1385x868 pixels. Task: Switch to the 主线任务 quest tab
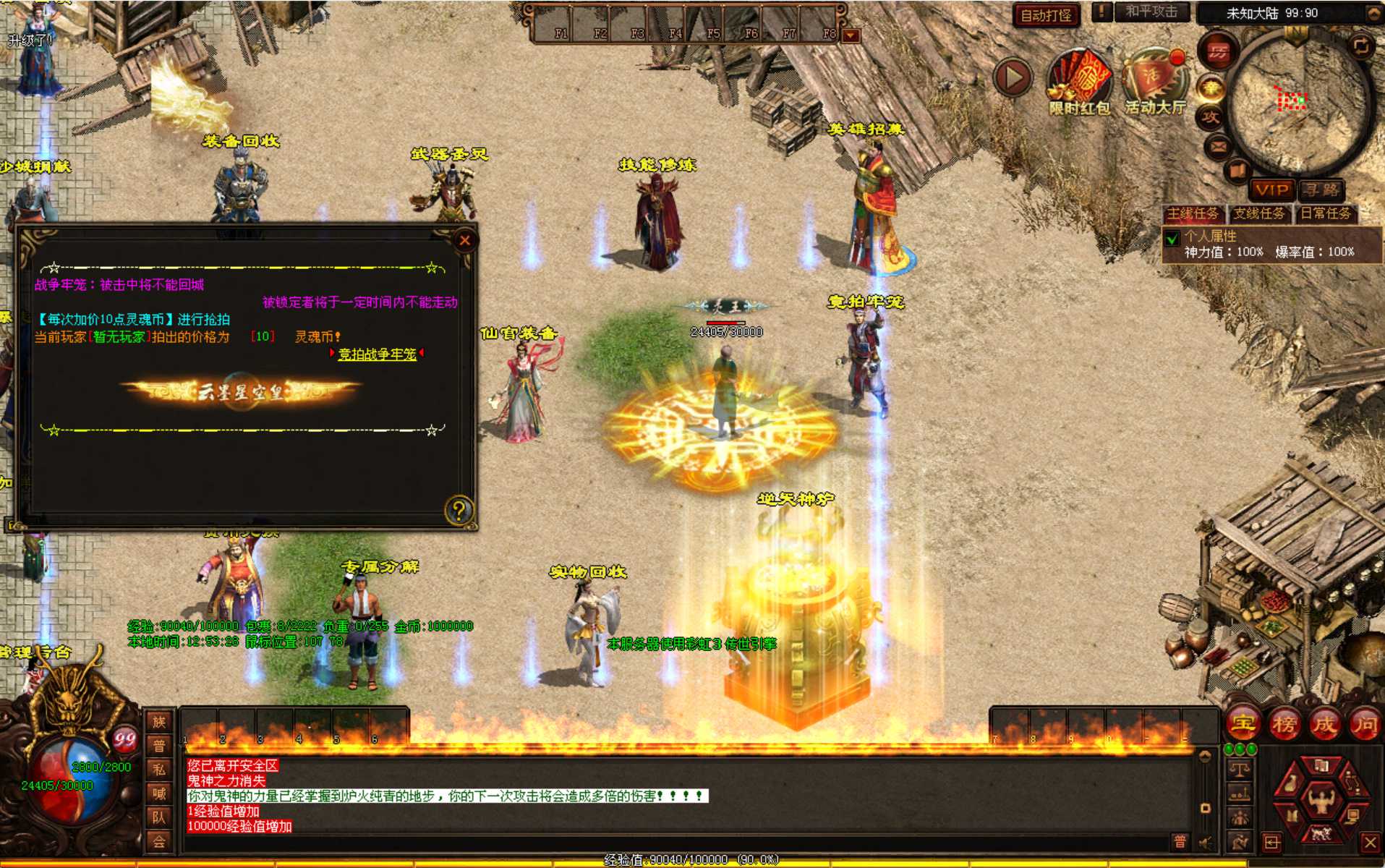pos(1193,213)
